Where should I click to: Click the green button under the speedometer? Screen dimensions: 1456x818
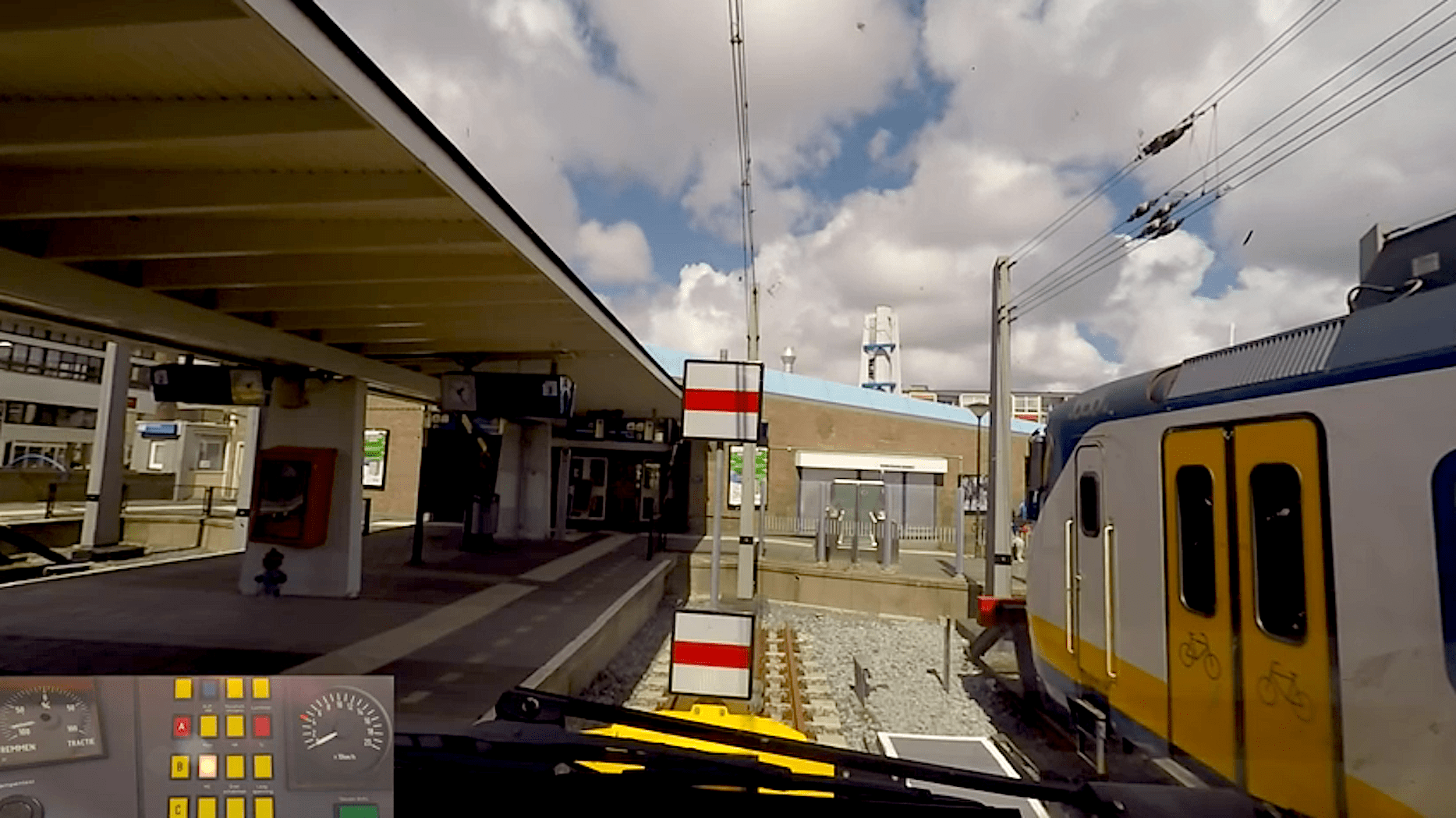pos(358,809)
